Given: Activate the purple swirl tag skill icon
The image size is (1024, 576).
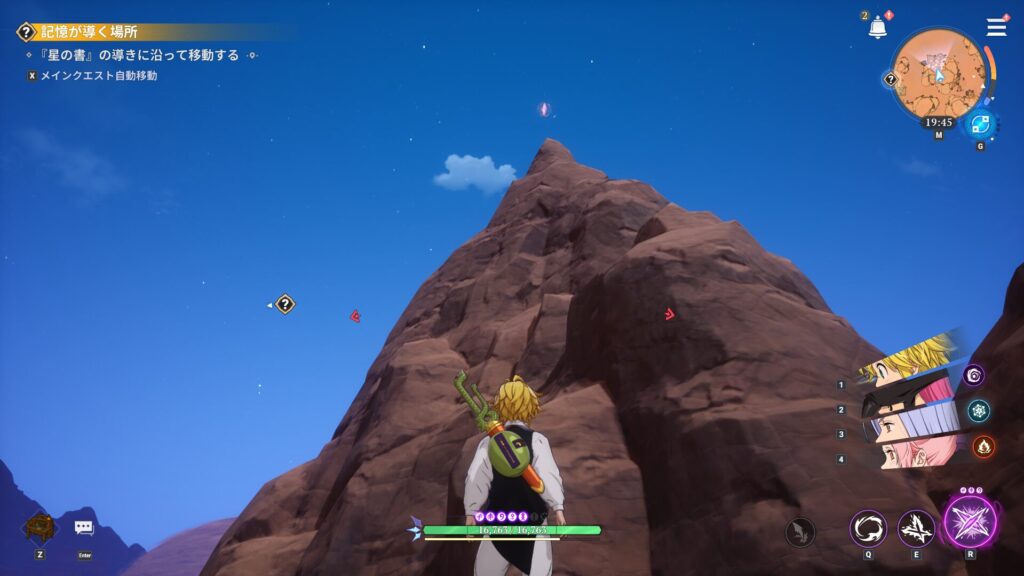Looking at the screenshot, I should pyautogui.click(x=974, y=375).
